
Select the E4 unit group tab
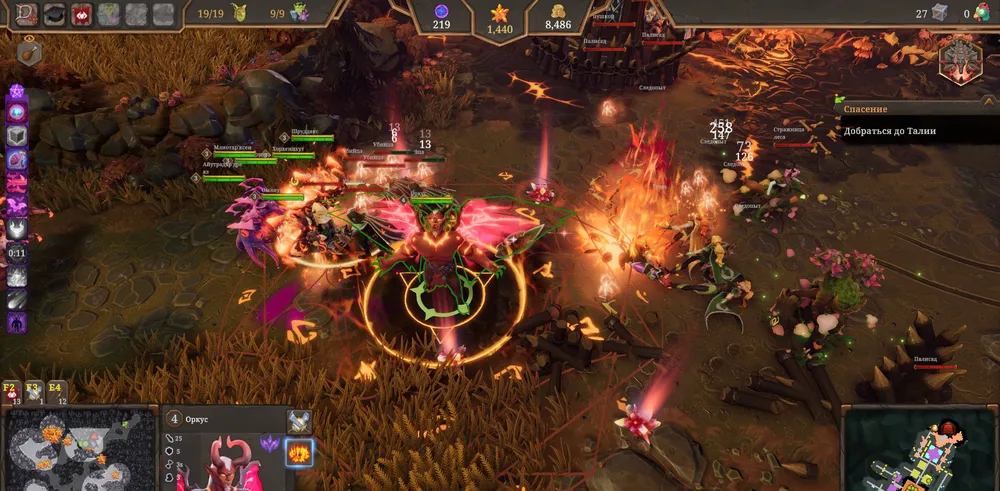click(56, 392)
